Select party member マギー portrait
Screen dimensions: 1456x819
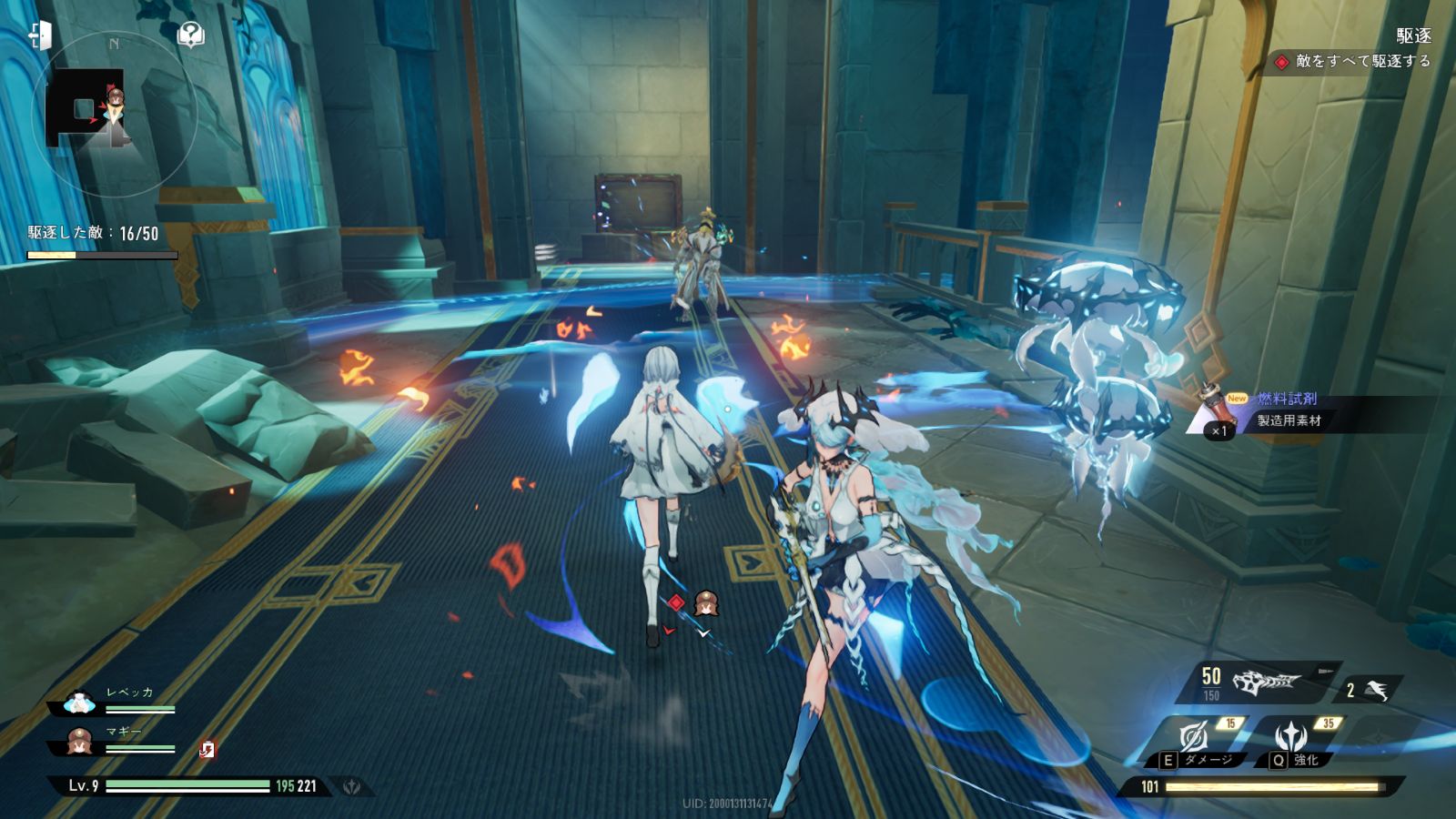(80, 742)
